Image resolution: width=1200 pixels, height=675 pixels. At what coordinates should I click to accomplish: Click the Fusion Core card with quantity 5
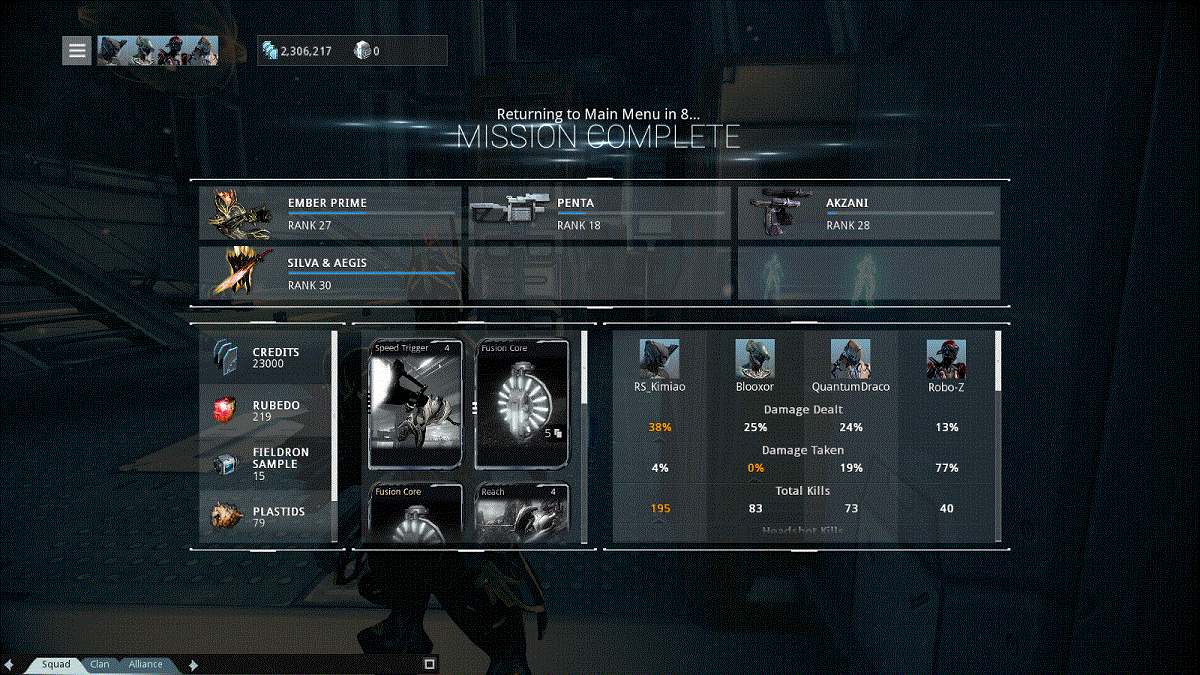(522, 404)
